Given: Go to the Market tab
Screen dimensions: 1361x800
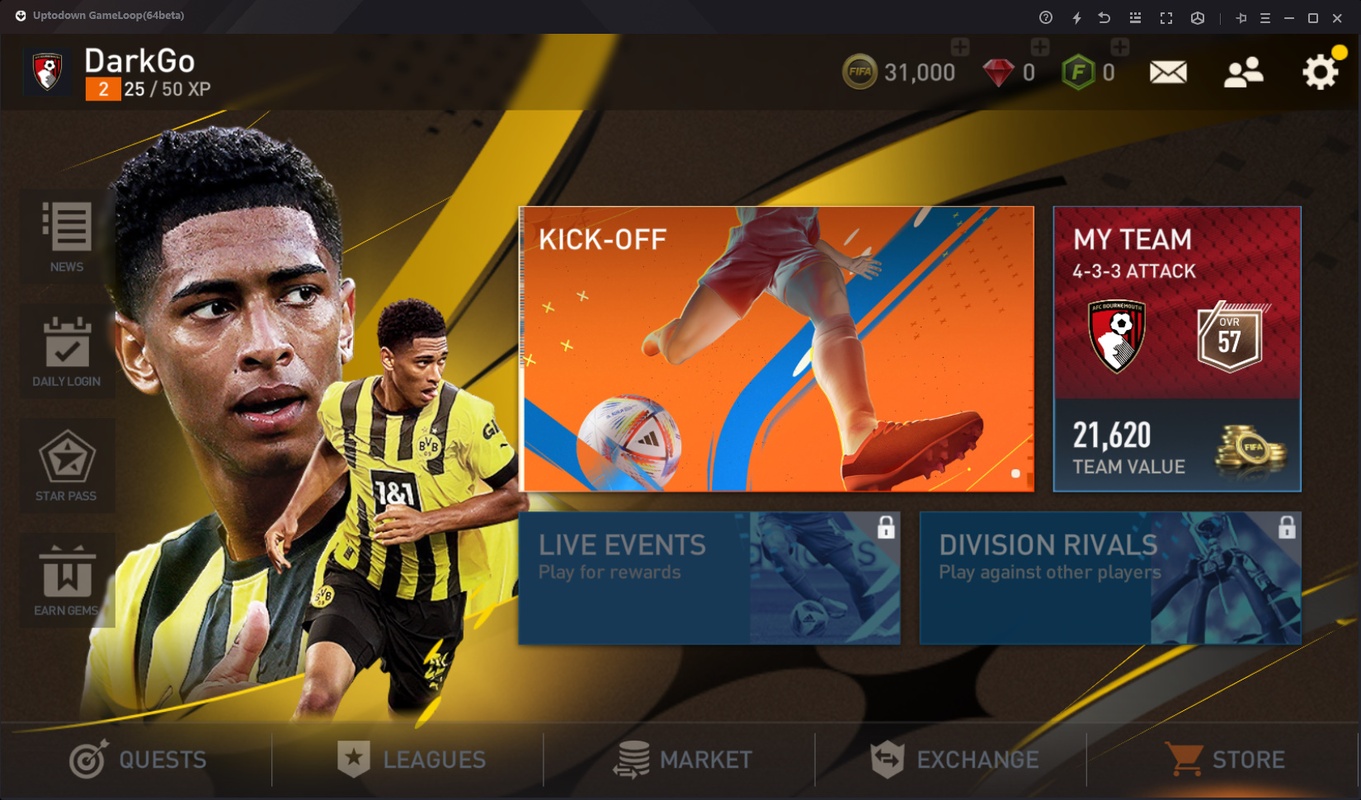Looking at the screenshot, I should 682,760.
